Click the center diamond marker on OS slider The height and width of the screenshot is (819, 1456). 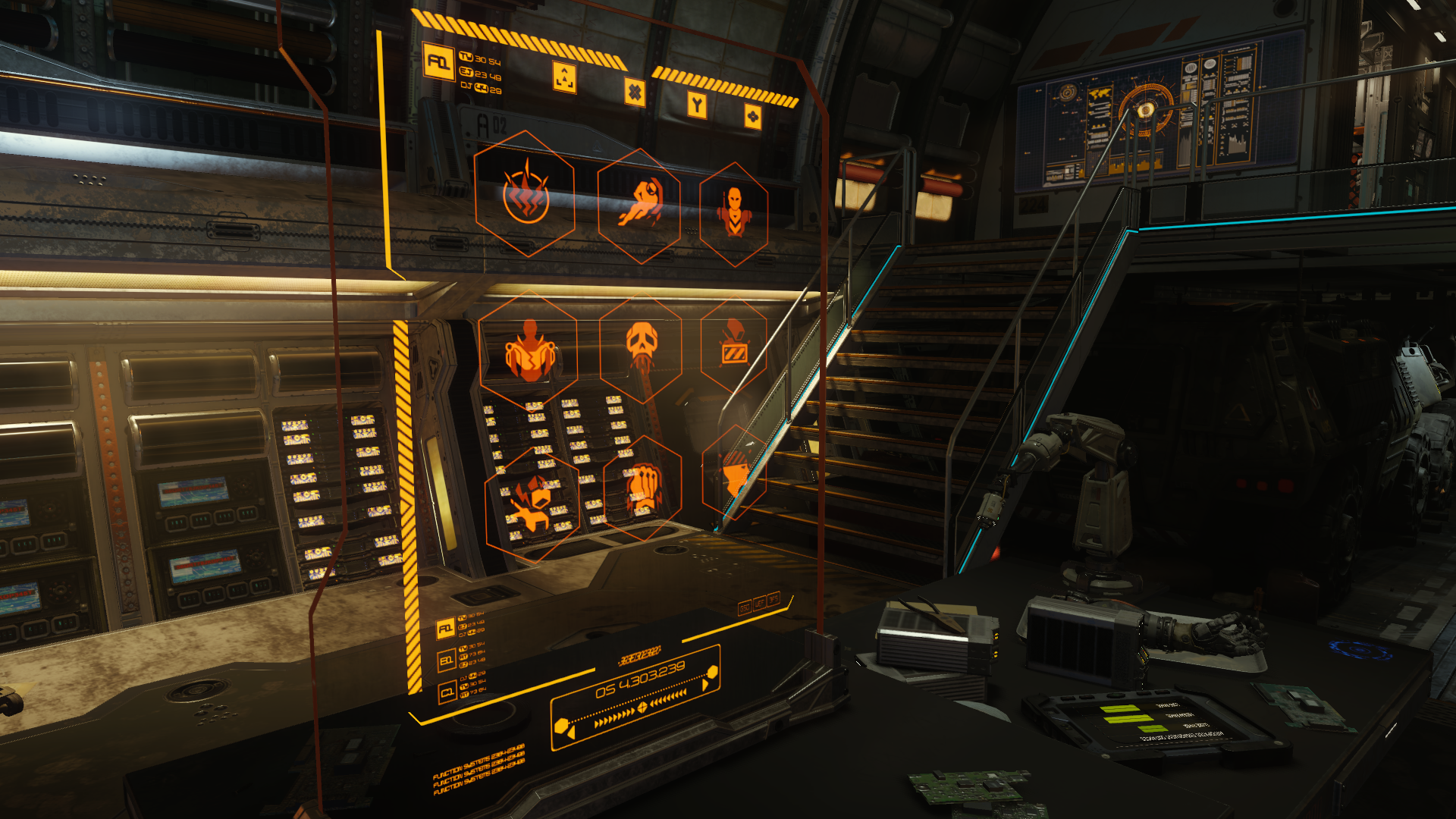click(x=642, y=707)
